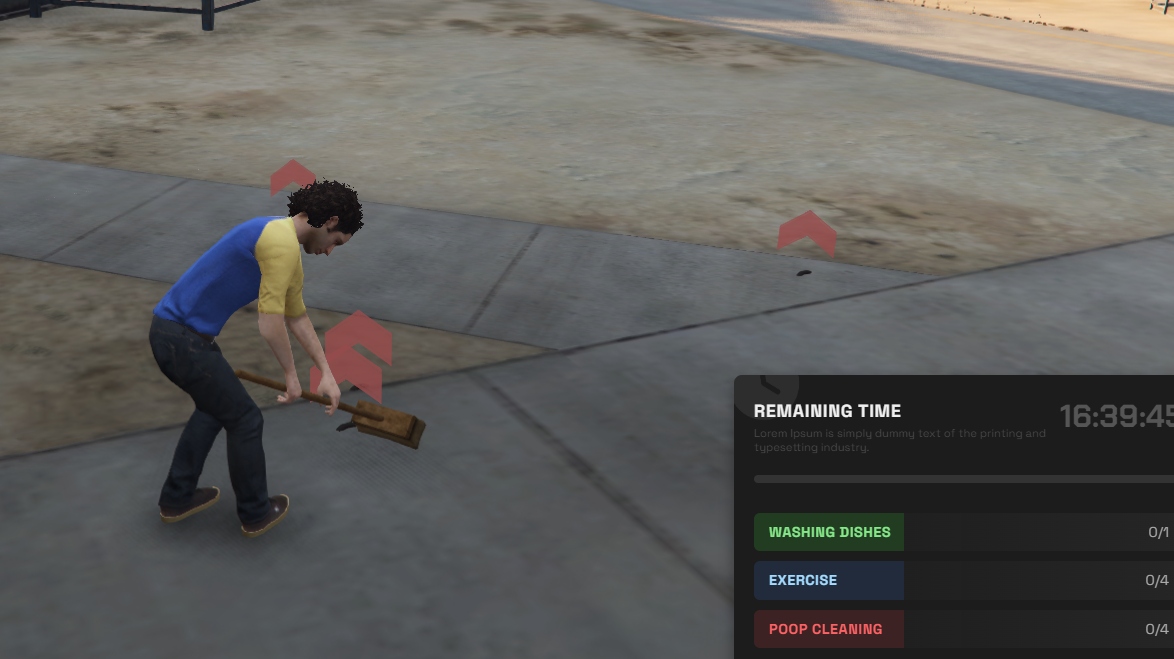Choose the Exercise task row
The image size is (1174, 659).
click(x=829, y=580)
